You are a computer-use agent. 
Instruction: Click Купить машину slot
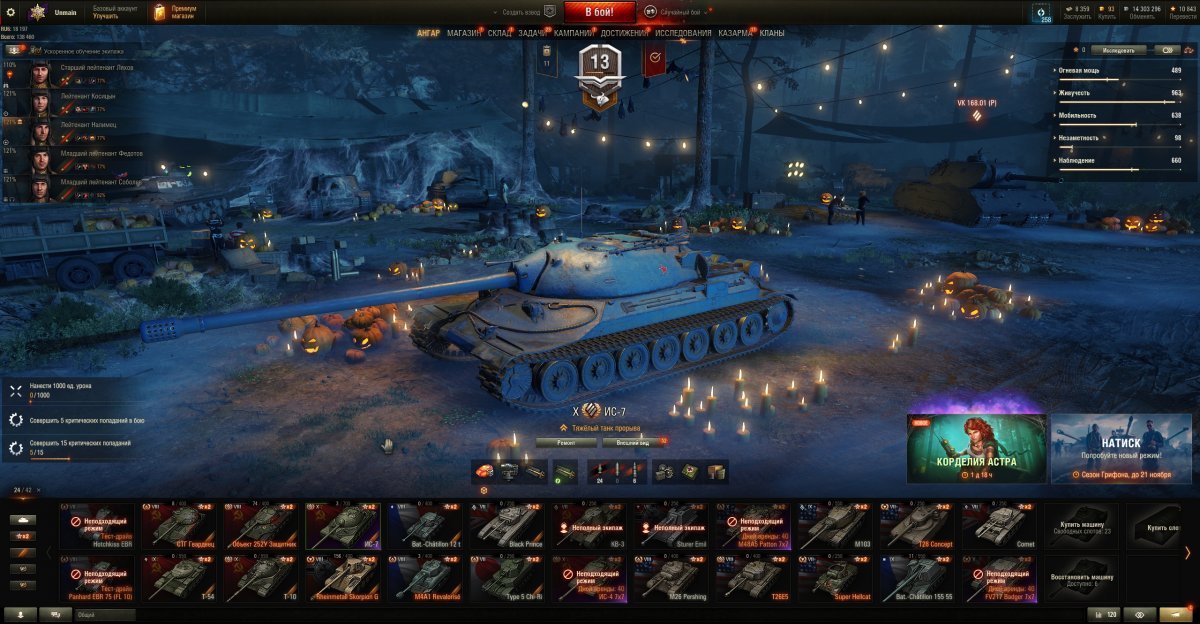1080,525
